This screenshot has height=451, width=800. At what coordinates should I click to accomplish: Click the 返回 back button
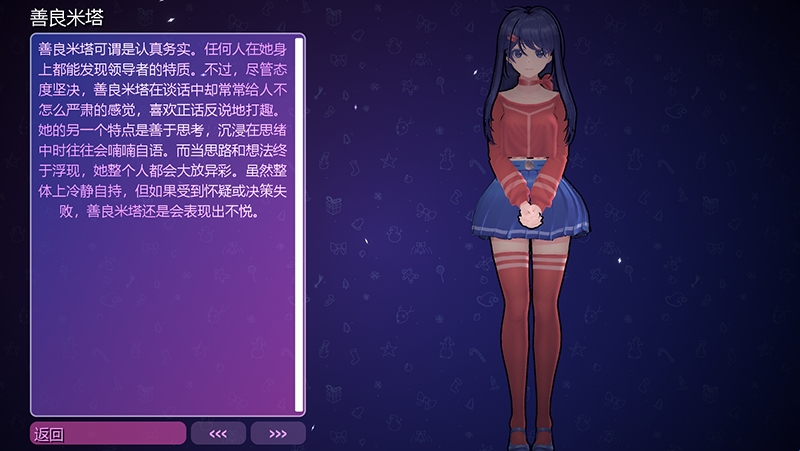coord(108,433)
